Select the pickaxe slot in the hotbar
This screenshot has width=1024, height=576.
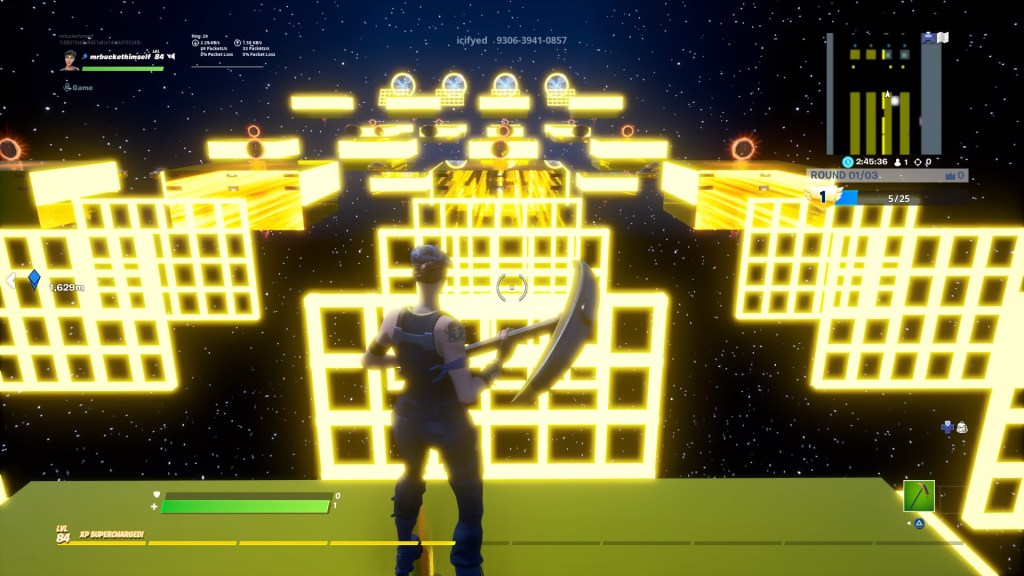(x=919, y=496)
